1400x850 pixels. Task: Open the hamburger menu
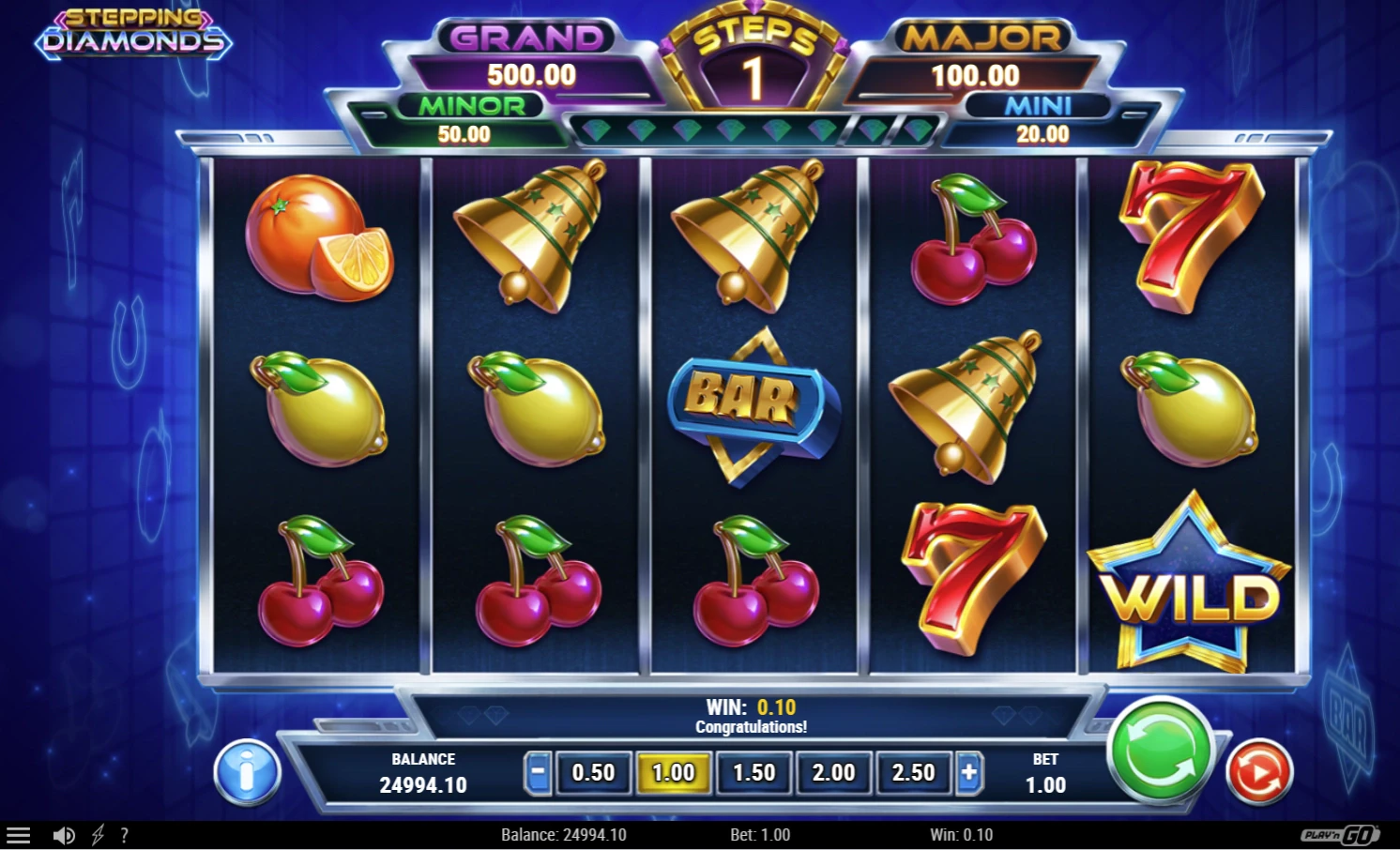click(19, 835)
